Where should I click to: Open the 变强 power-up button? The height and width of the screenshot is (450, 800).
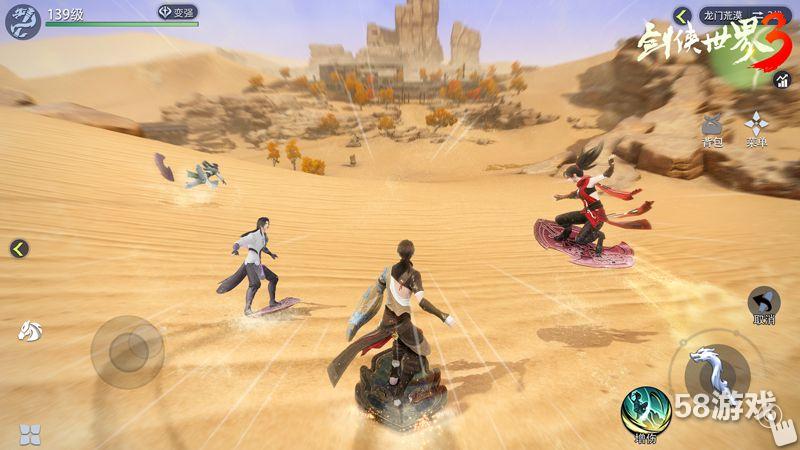point(177,12)
